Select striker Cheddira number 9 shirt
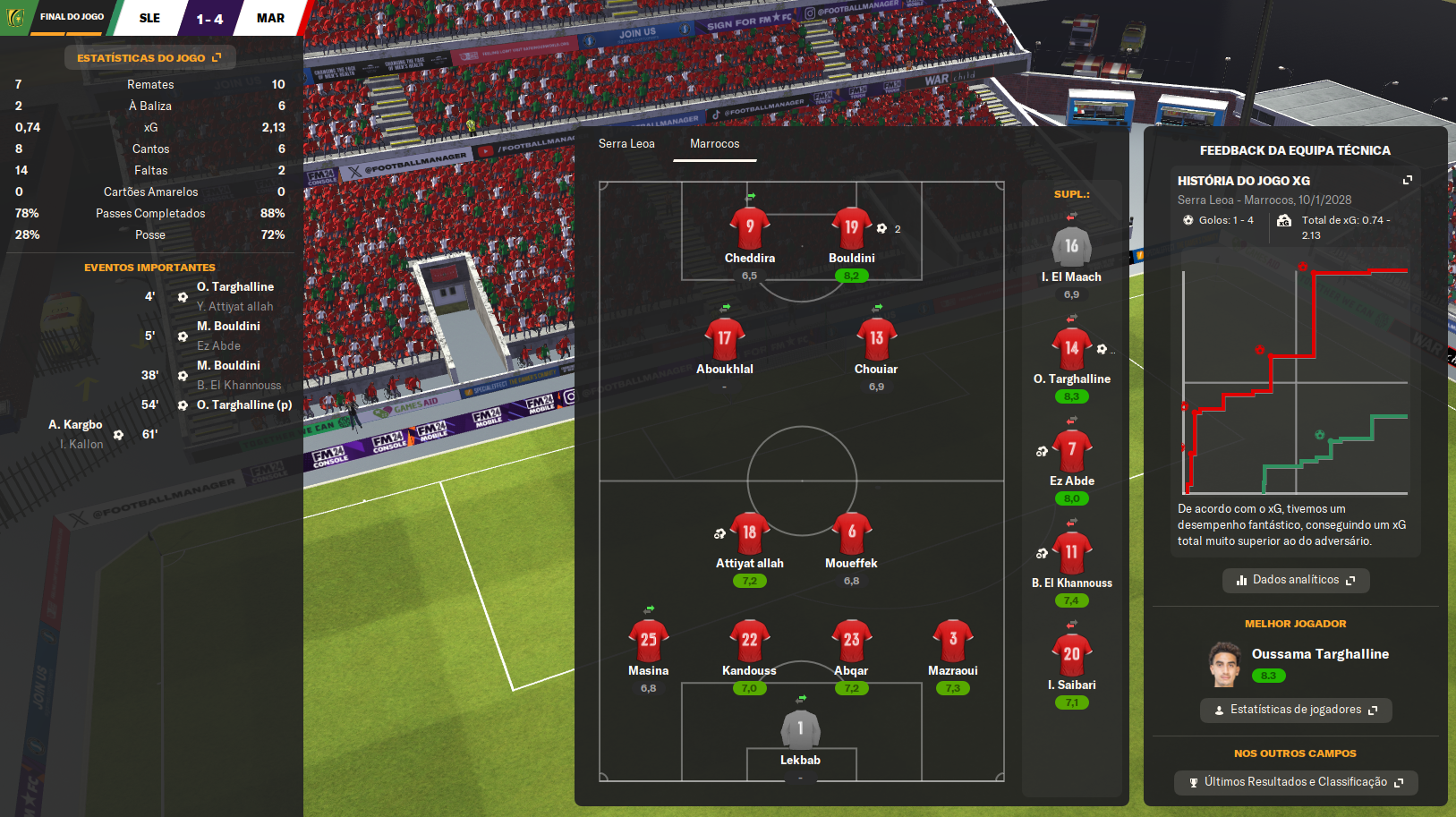This screenshot has height=817, width=1456. (x=750, y=229)
